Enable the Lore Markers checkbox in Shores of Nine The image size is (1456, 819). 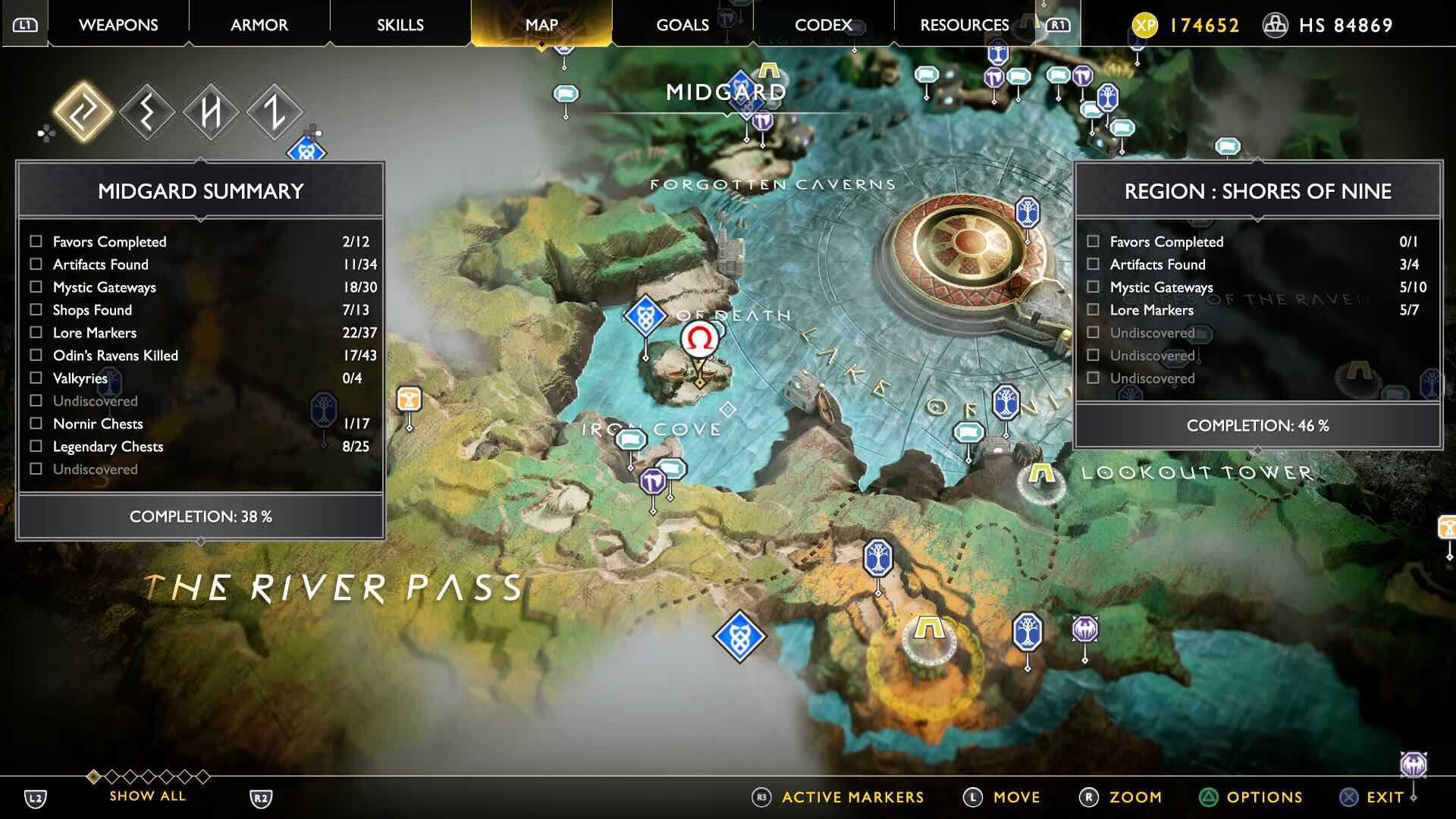(1092, 310)
